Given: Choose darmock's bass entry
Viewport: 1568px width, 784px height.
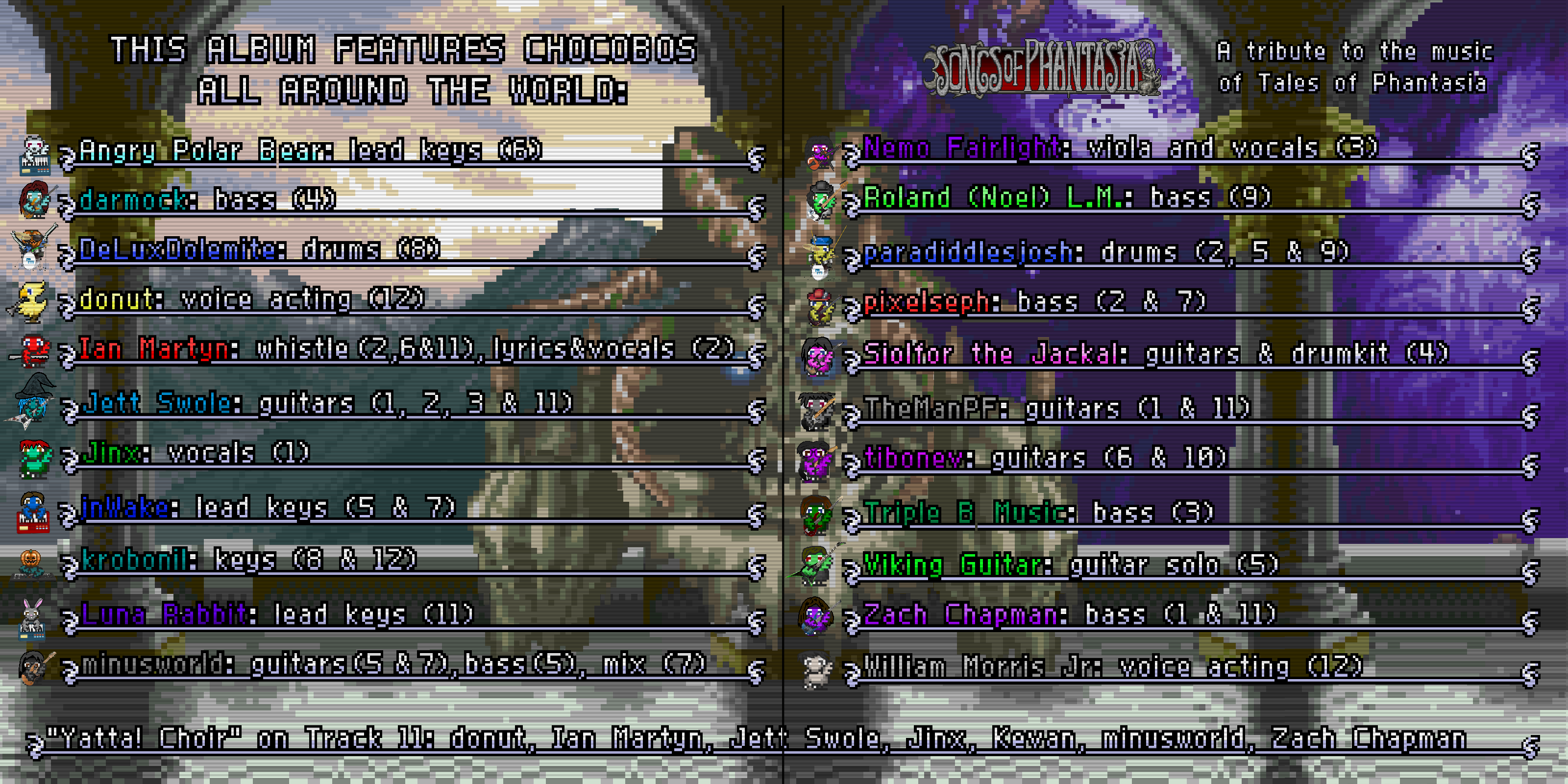Looking at the screenshot, I should pyautogui.click(x=207, y=199).
